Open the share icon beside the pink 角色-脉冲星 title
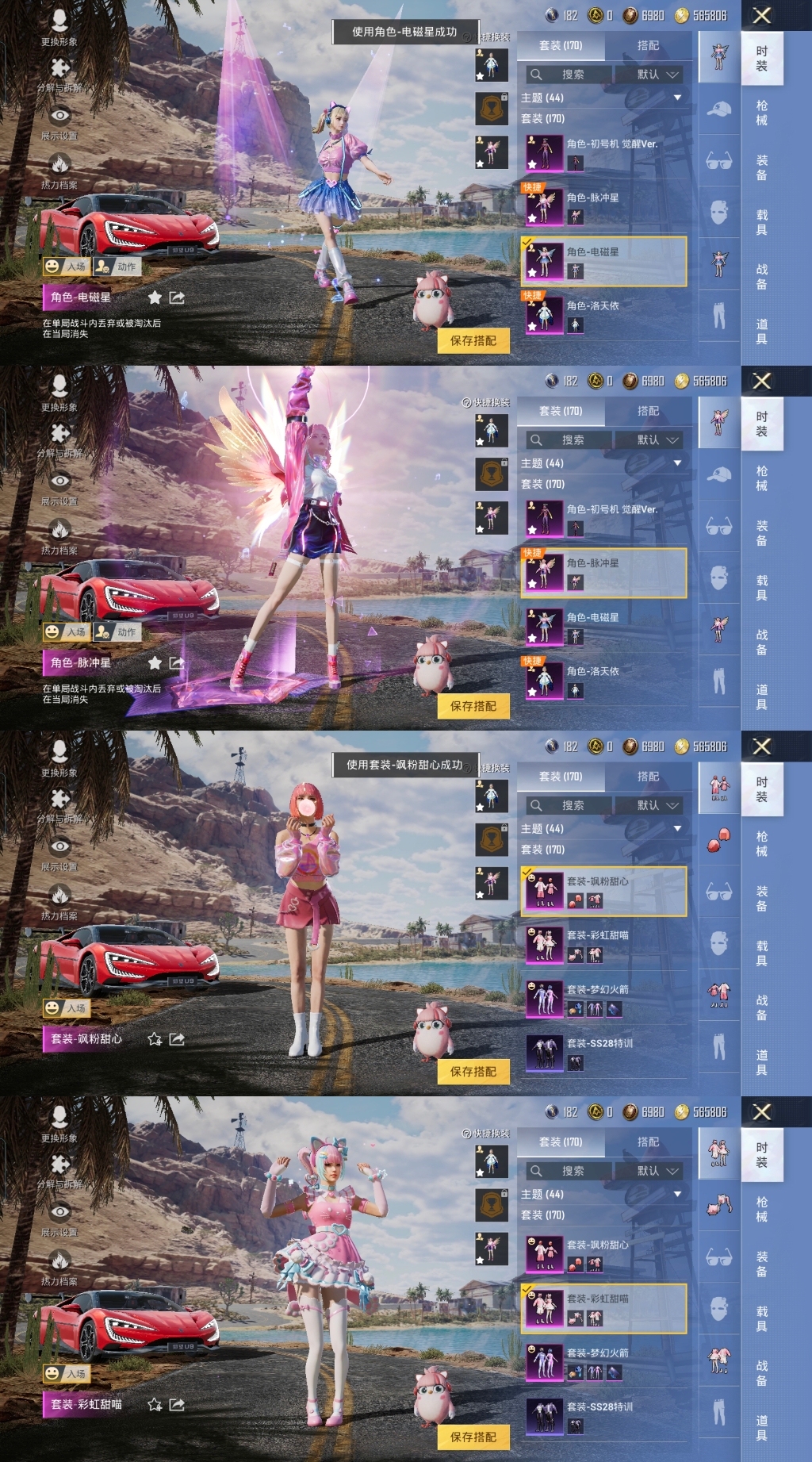 click(177, 663)
